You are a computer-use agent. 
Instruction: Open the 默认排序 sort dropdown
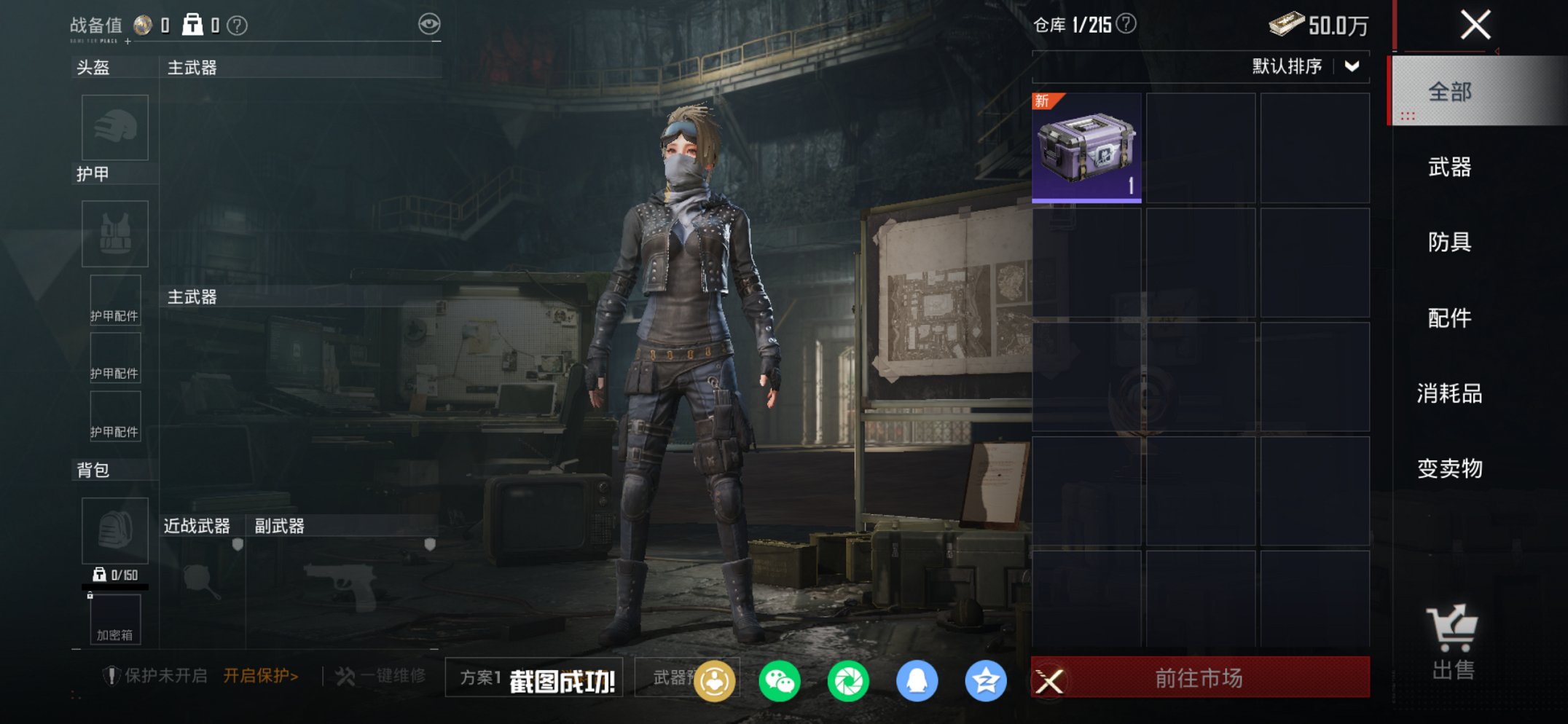(x=1304, y=67)
